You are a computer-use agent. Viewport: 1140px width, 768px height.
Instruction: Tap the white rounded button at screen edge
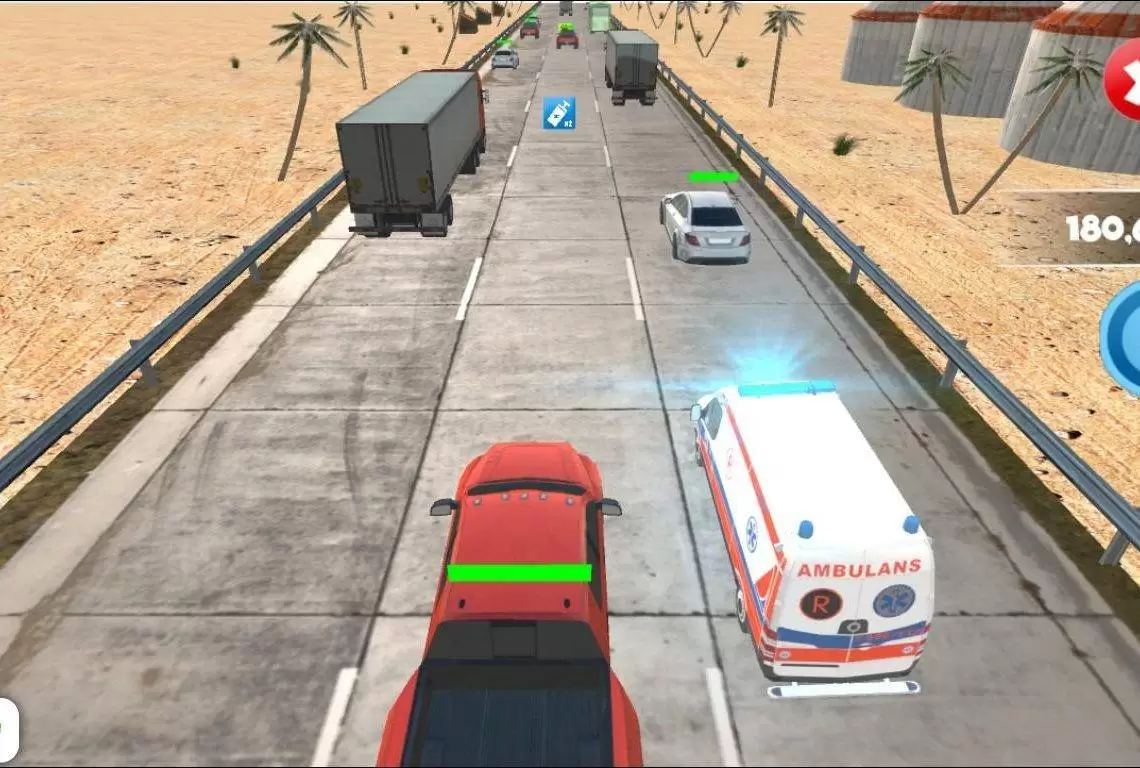coord(7,728)
